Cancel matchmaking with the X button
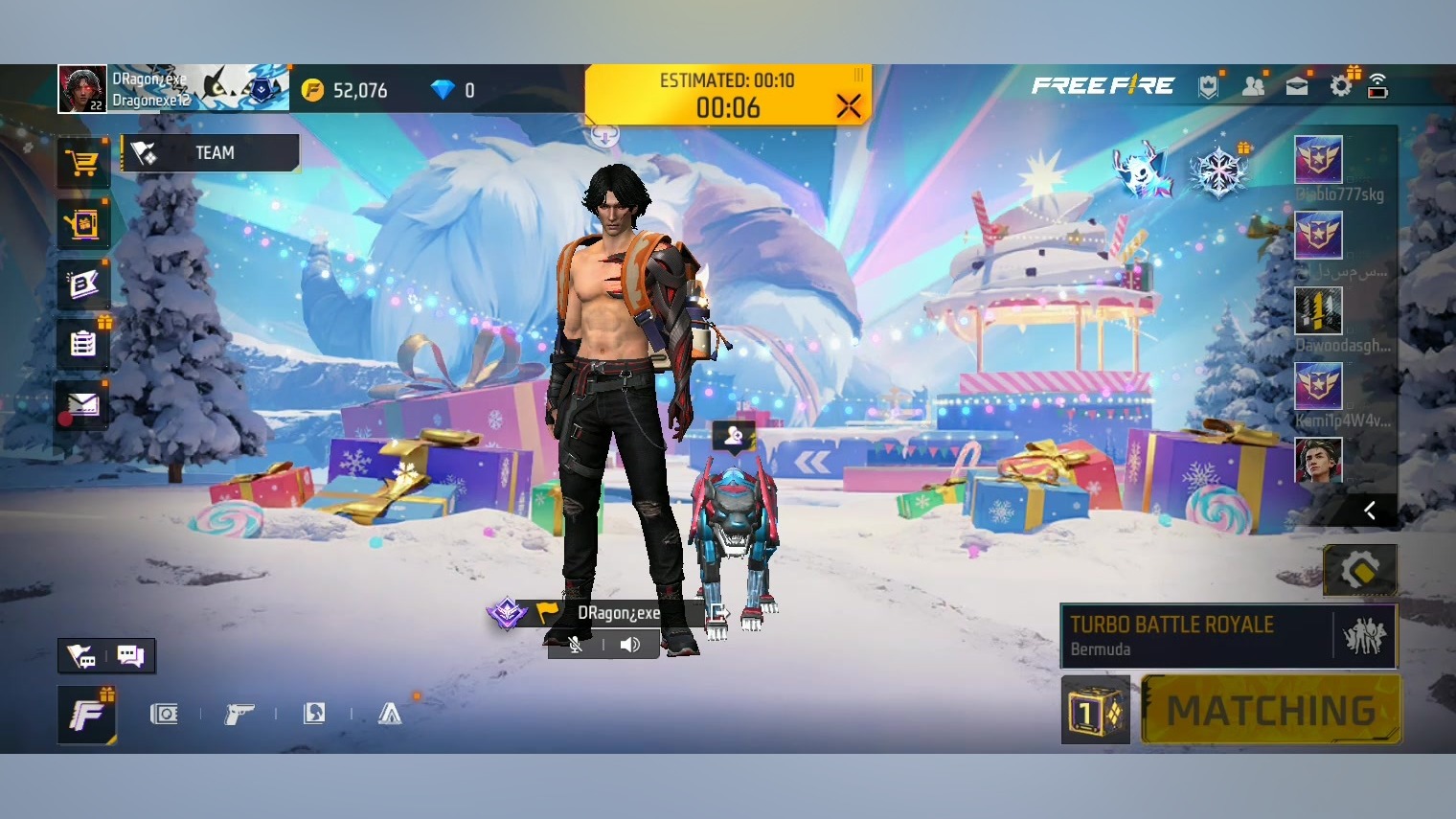 point(848,105)
